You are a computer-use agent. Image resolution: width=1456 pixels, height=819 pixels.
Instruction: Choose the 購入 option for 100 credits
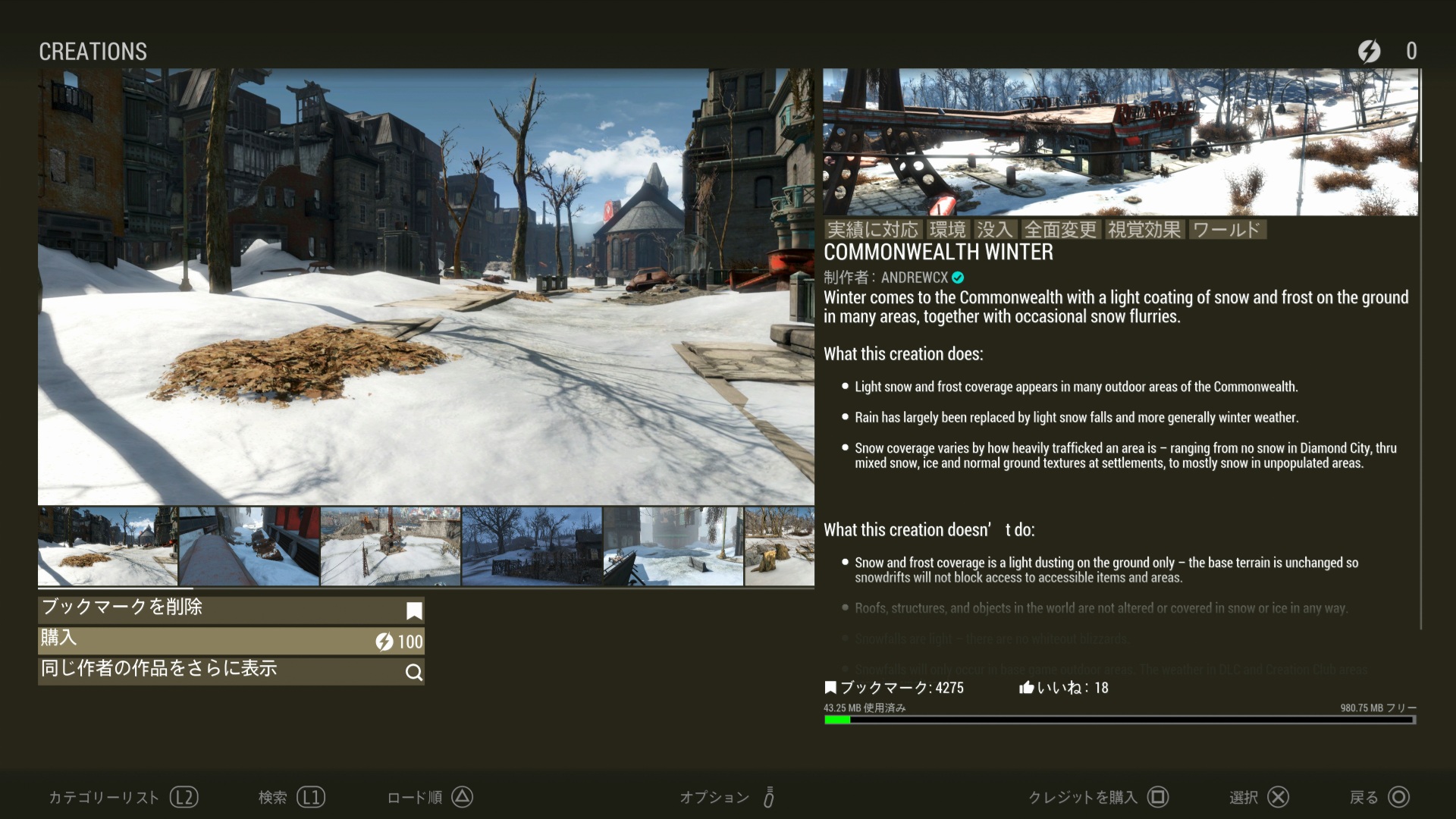[x=231, y=641]
